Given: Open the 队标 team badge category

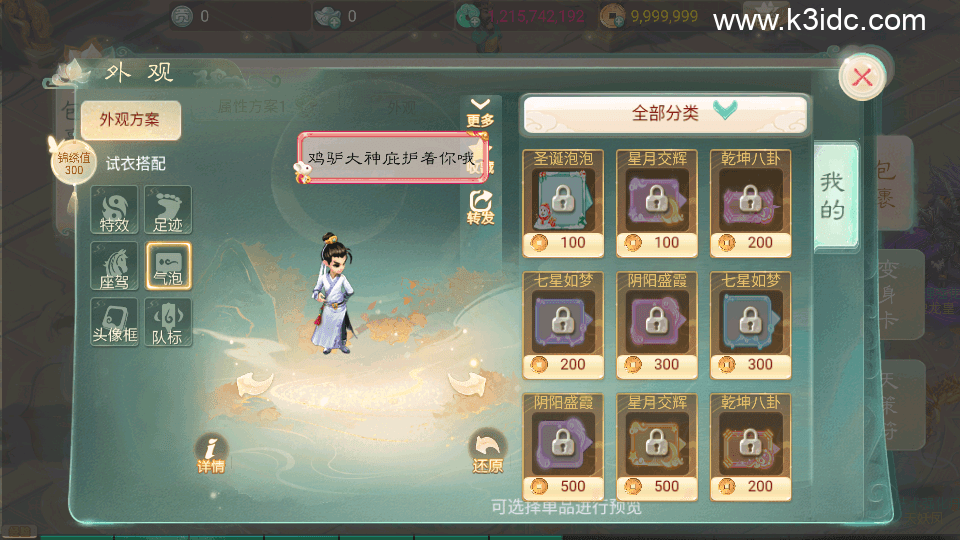Looking at the screenshot, I should tap(169, 323).
